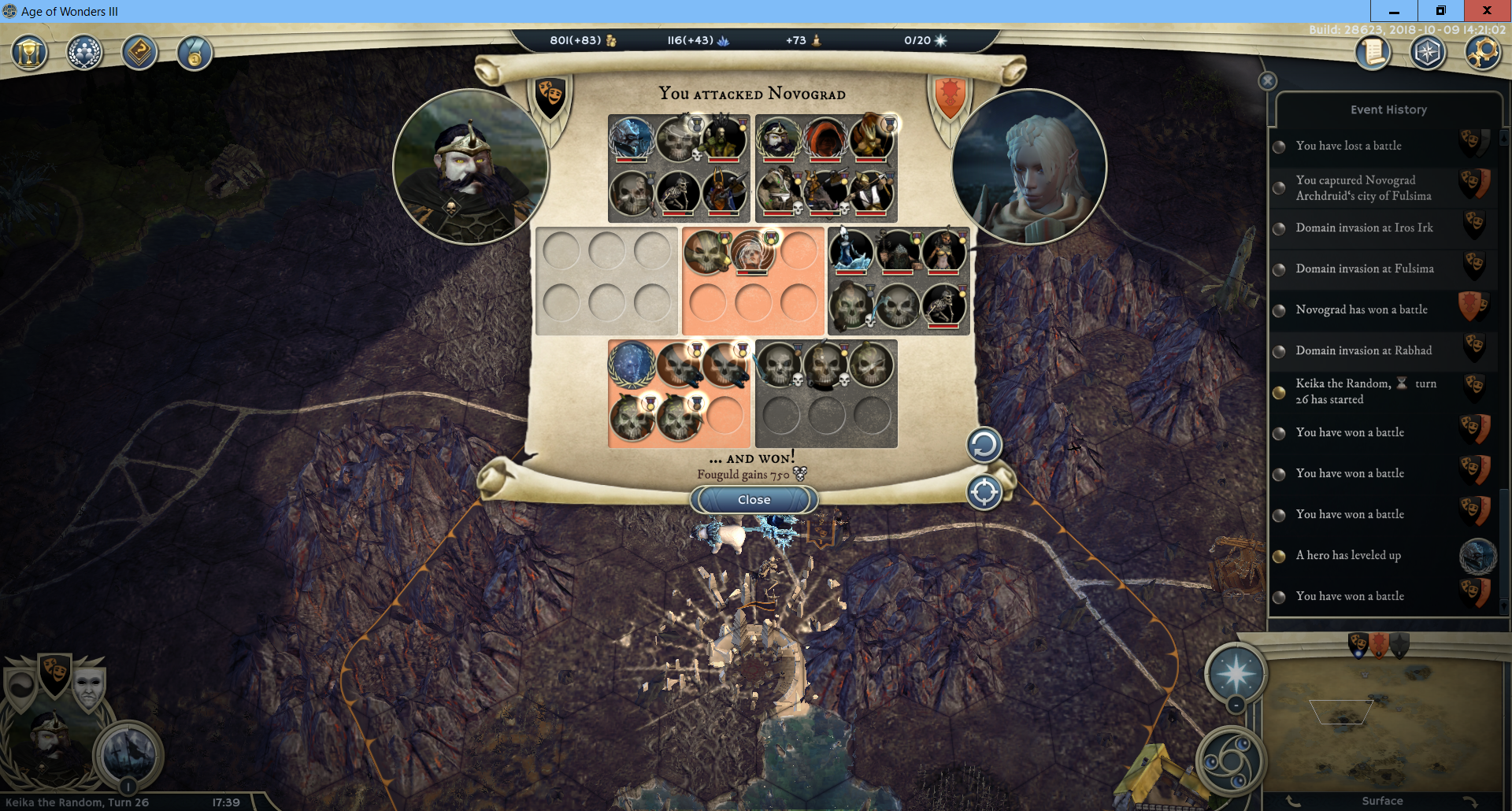This screenshot has width=1512, height=811.
Task: View 'Novograd has won a battle' event
Action: point(1361,309)
